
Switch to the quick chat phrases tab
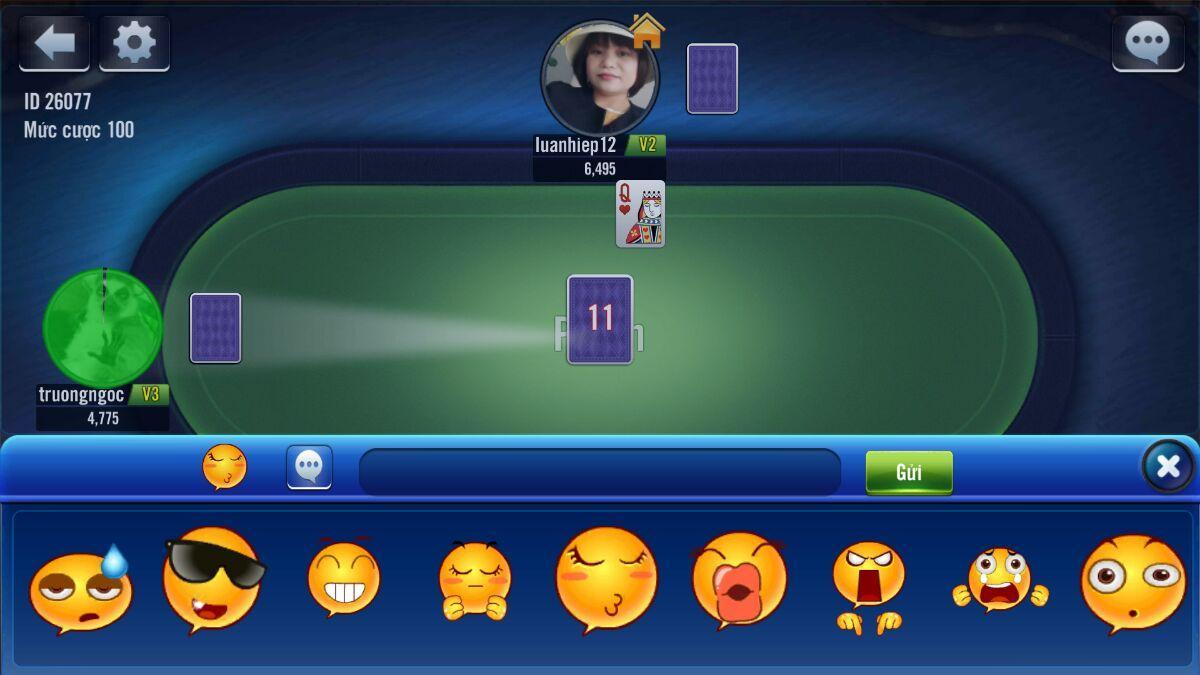pyautogui.click(x=309, y=467)
